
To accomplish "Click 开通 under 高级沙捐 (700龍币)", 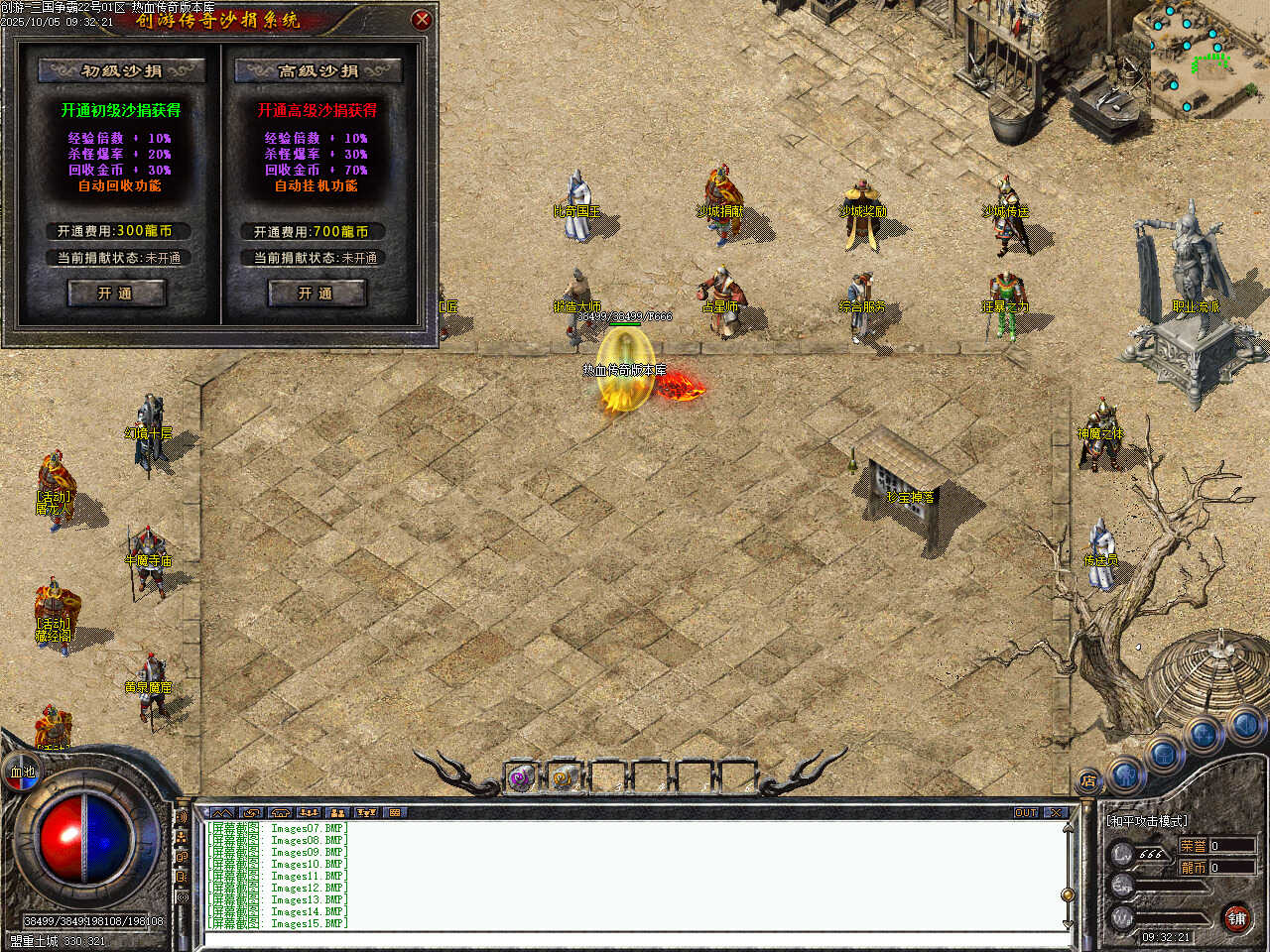I will (x=317, y=293).
